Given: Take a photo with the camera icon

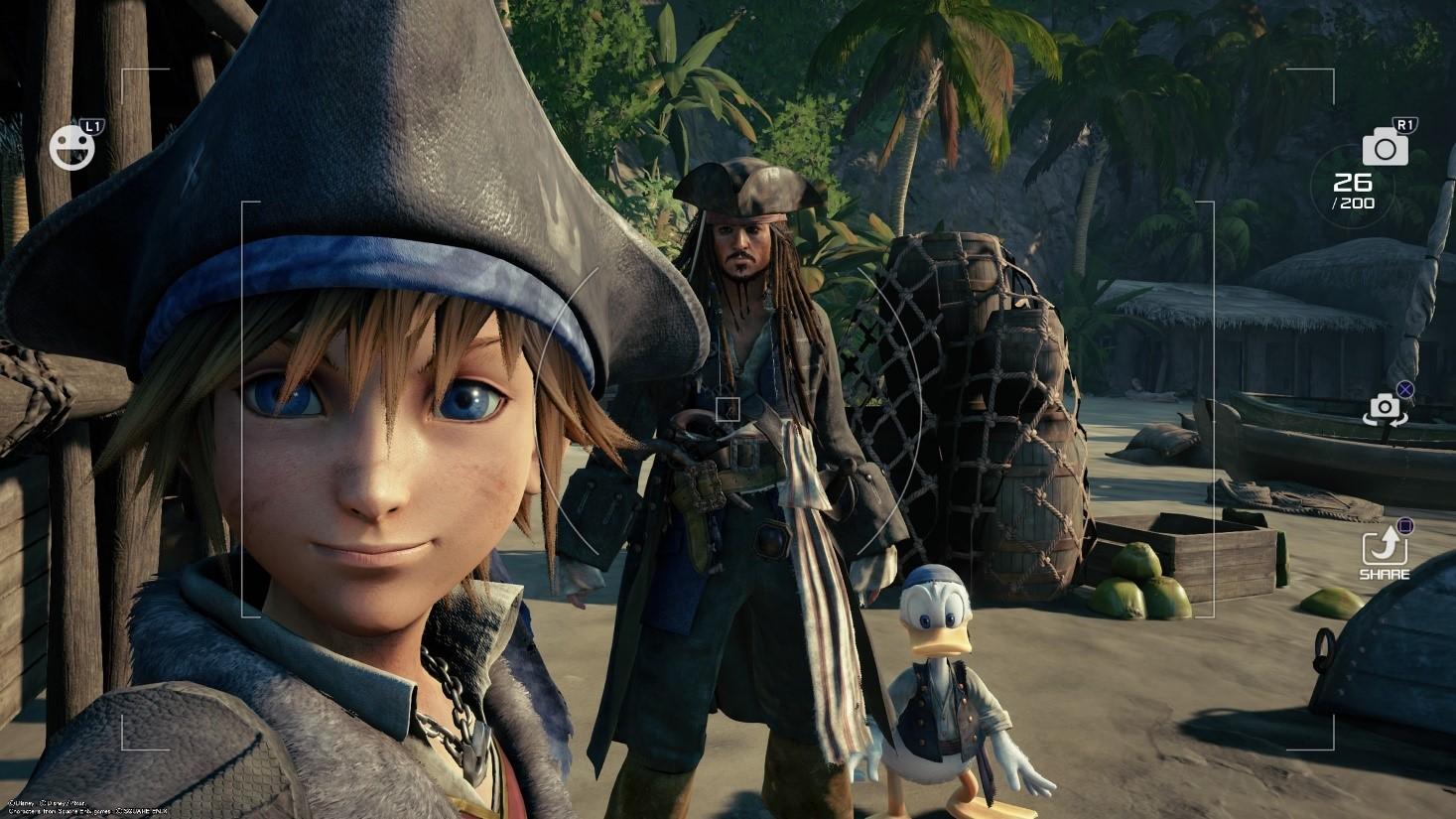Looking at the screenshot, I should tap(1385, 149).
